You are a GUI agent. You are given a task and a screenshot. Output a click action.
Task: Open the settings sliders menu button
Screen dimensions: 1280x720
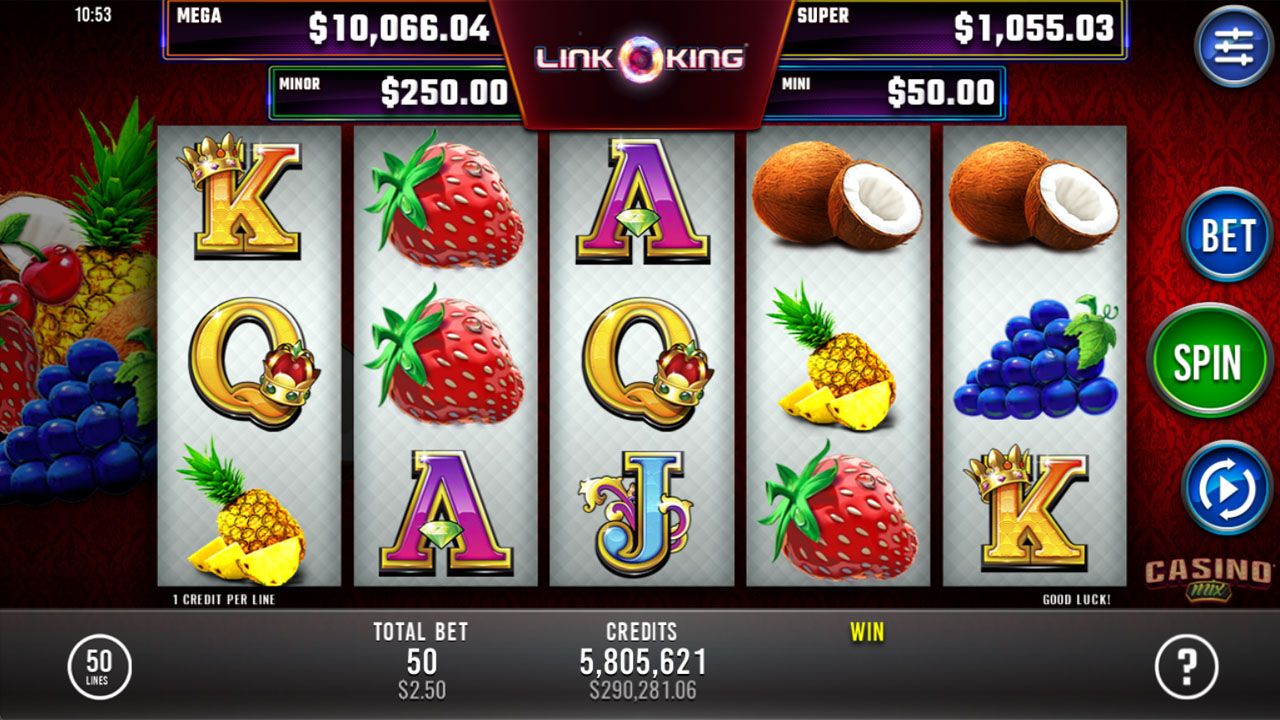1233,47
